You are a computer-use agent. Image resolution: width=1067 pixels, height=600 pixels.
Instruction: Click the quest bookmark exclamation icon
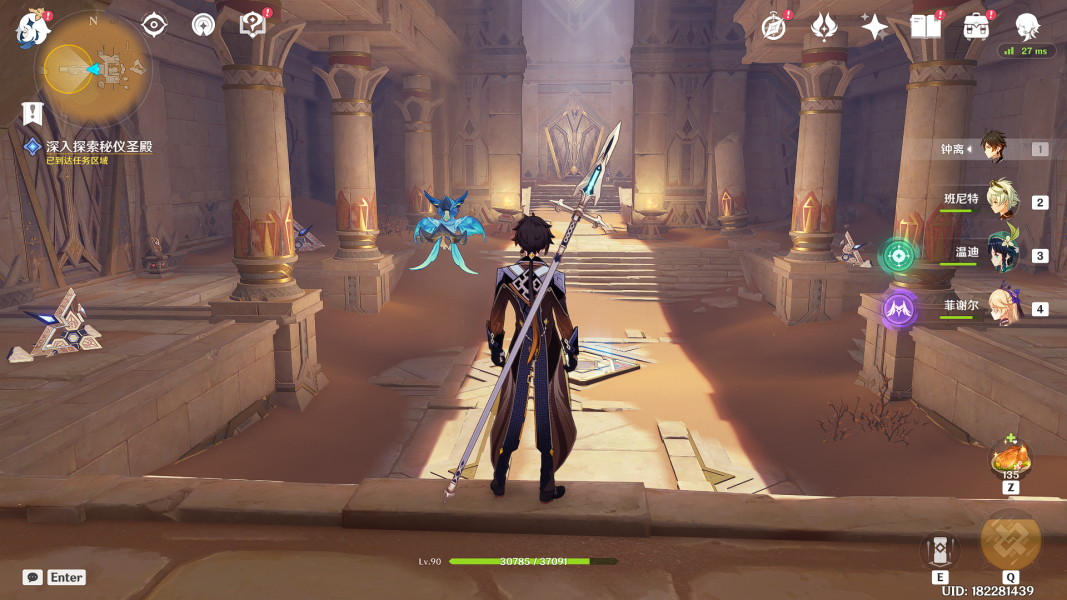pyautogui.click(x=33, y=113)
